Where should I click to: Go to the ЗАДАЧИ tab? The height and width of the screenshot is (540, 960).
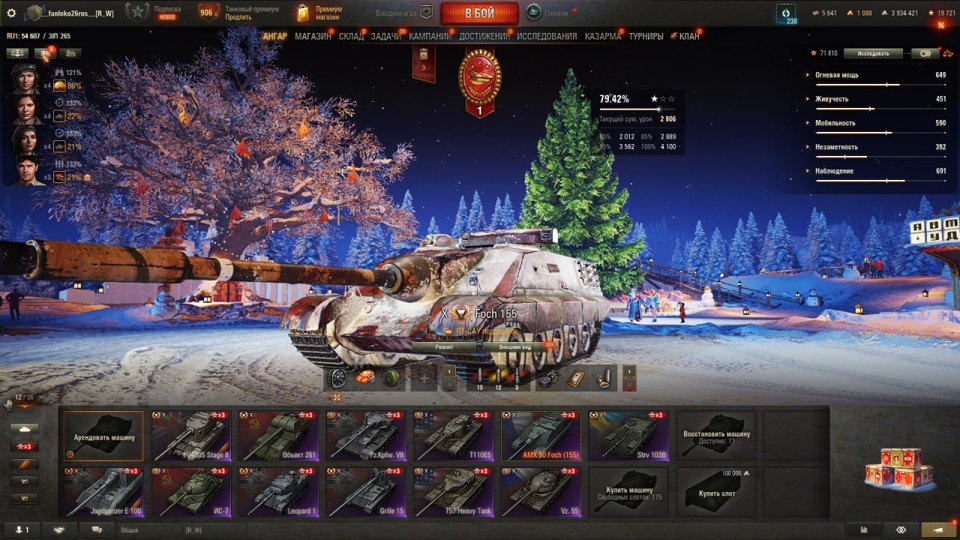(386, 37)
